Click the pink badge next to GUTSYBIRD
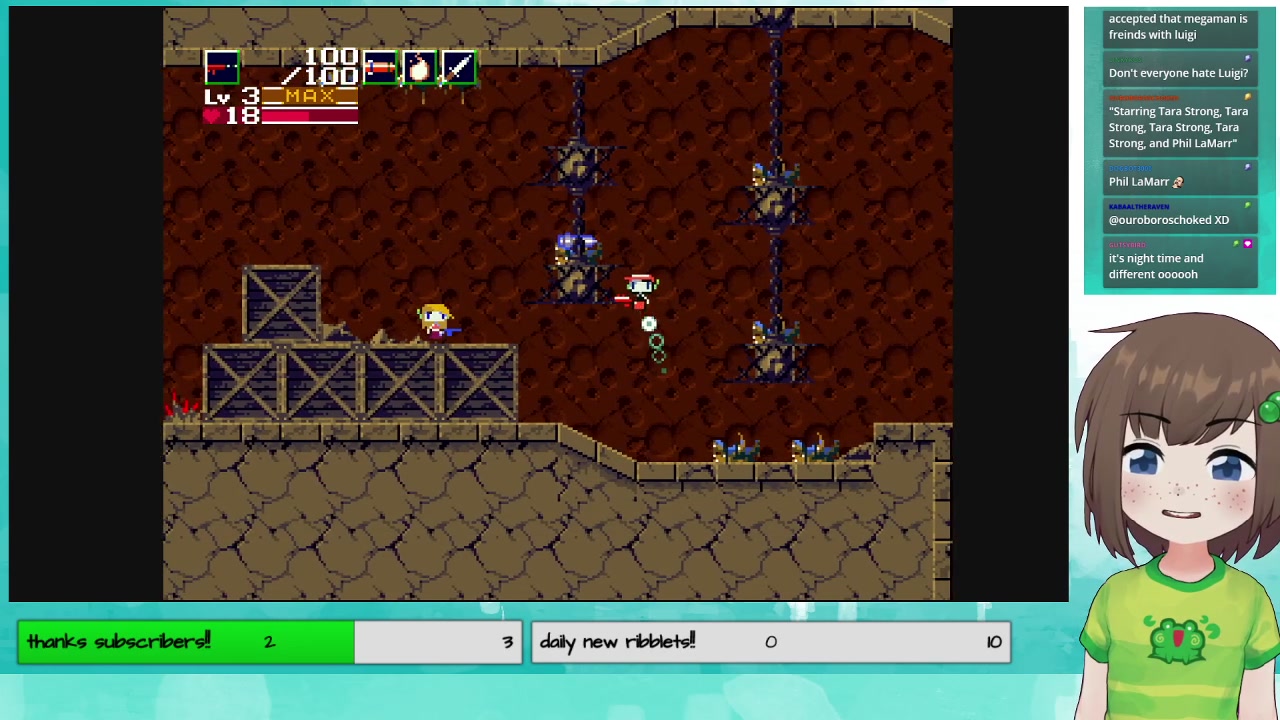Image resolution: width=1280 pixels, height=720 pixels. point(1248,244)
